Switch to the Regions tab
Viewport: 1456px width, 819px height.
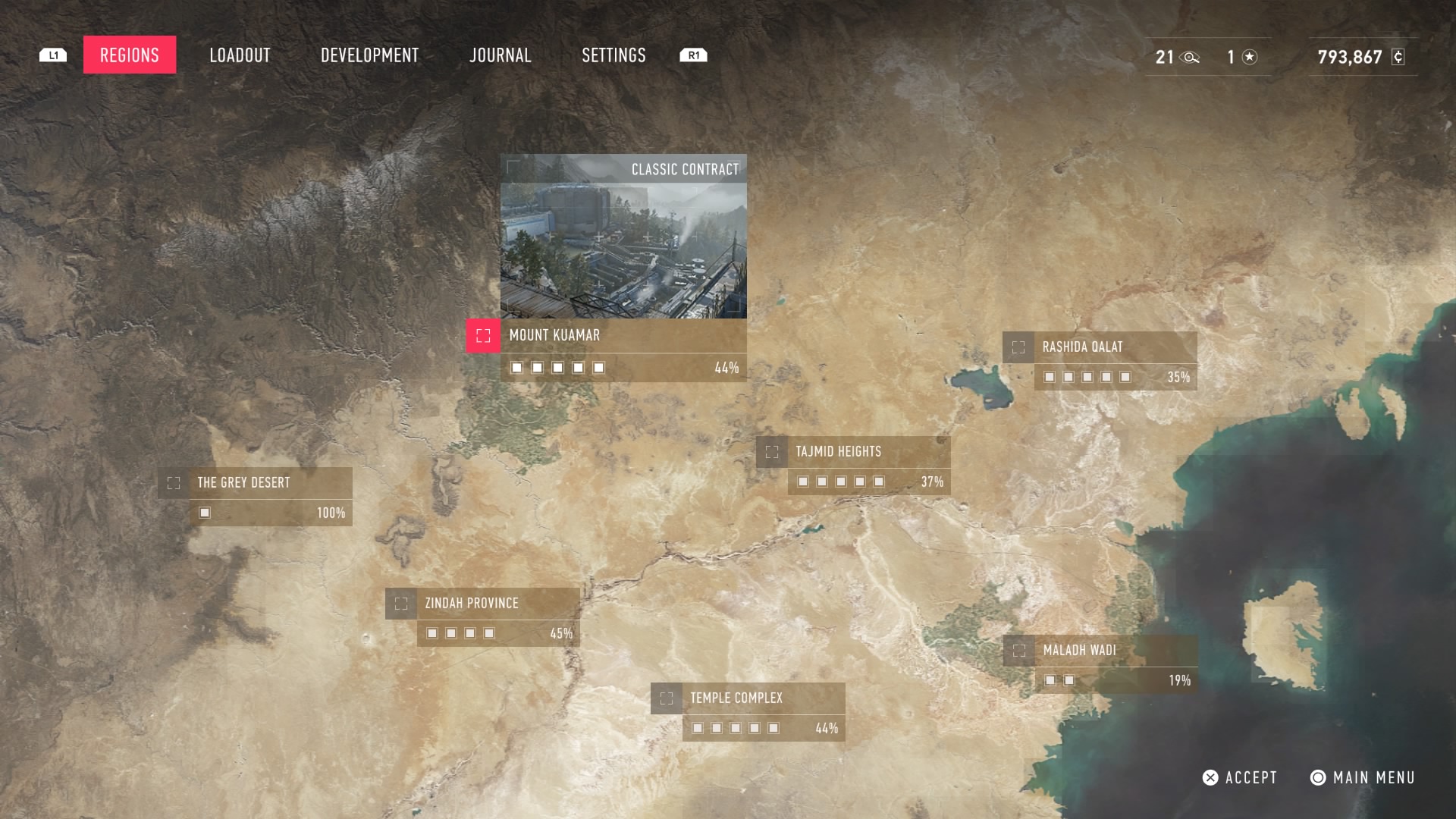point(130,55)
